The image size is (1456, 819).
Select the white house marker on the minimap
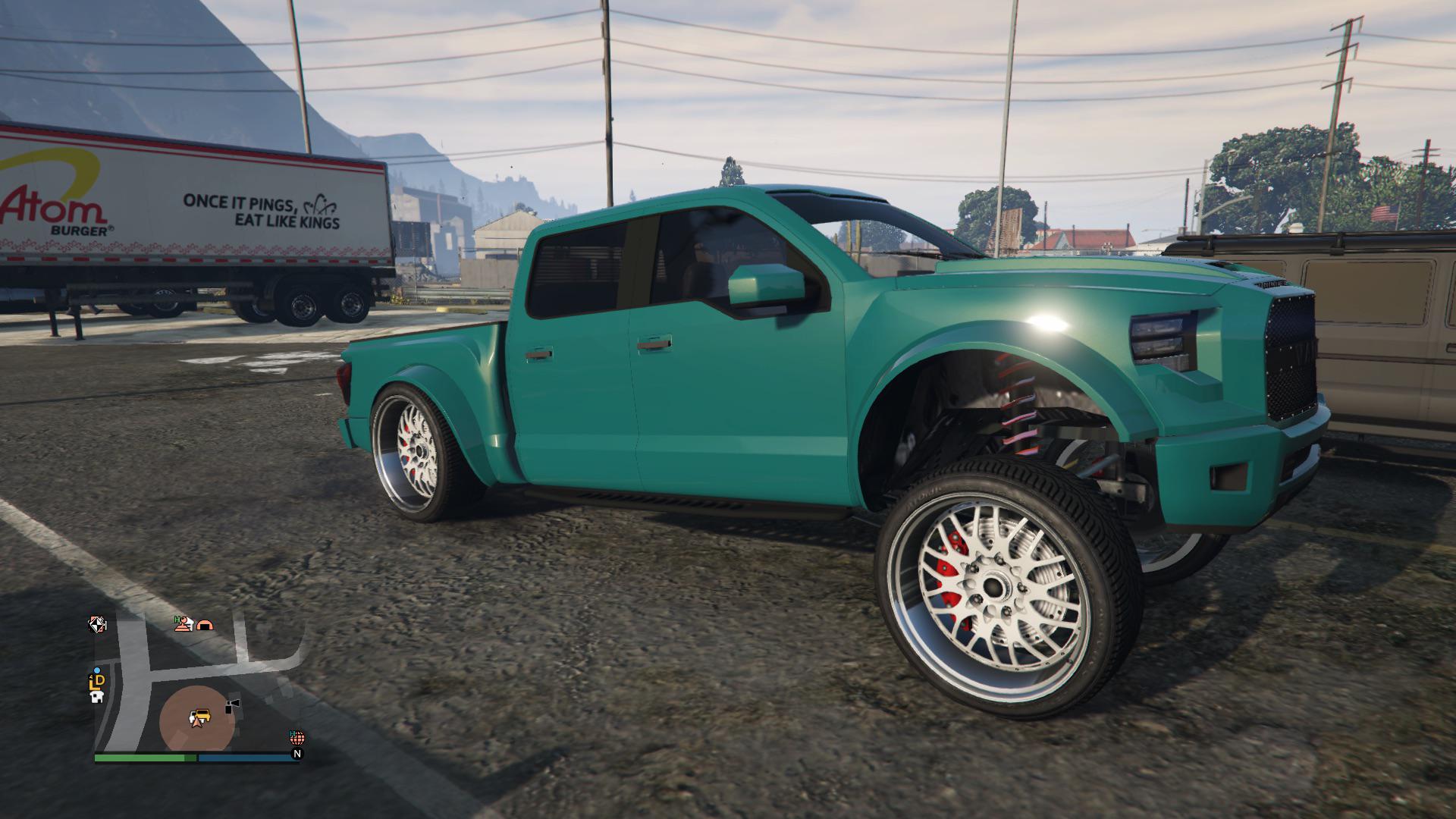(96, 698)
